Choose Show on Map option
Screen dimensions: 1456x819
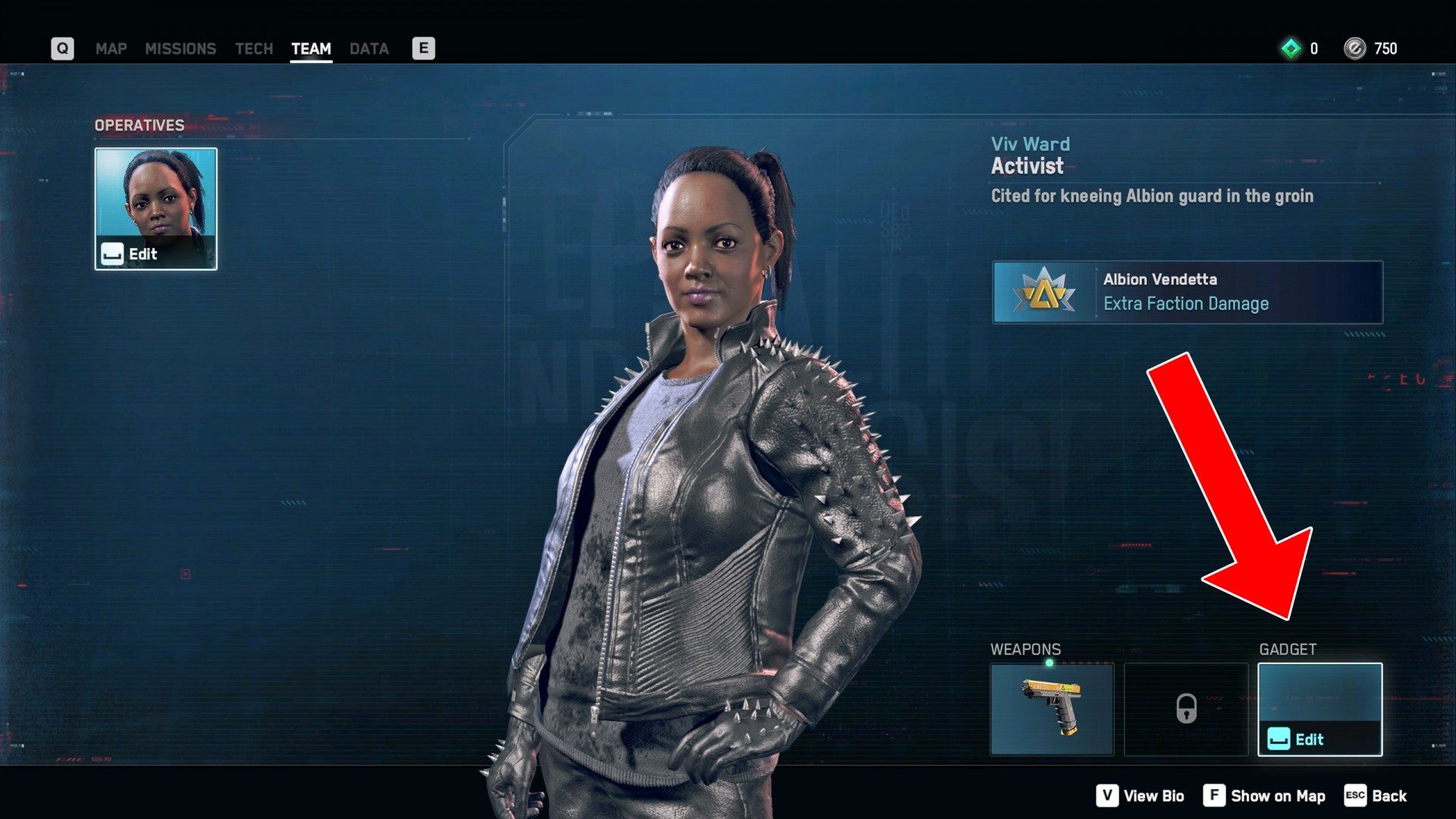[1264, 795]
